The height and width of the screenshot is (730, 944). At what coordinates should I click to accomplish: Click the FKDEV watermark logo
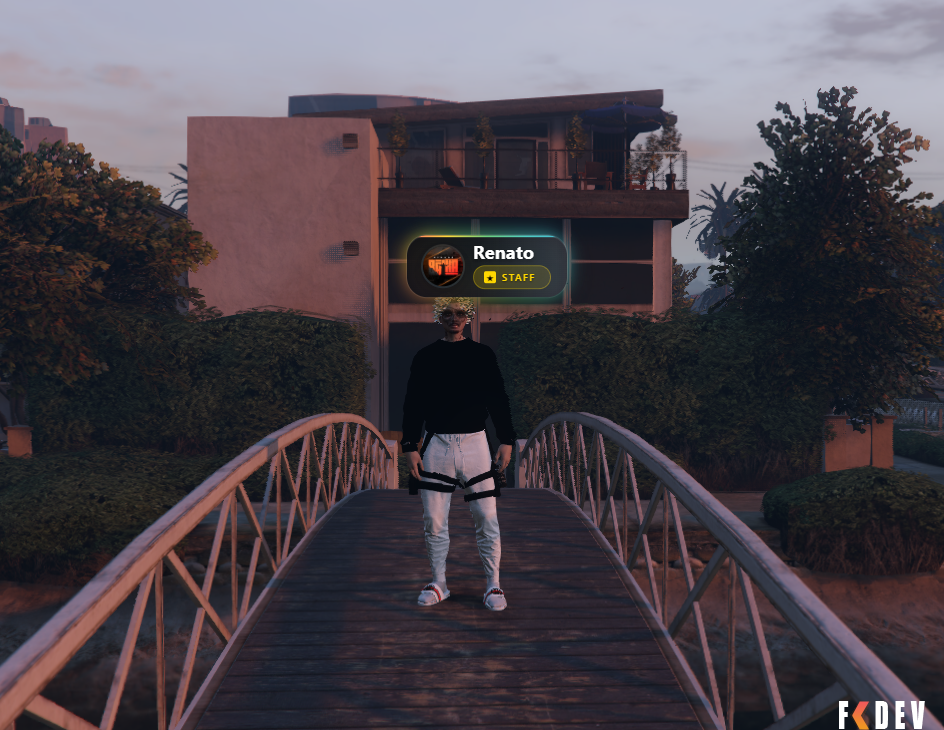click(x=881, y=714)
